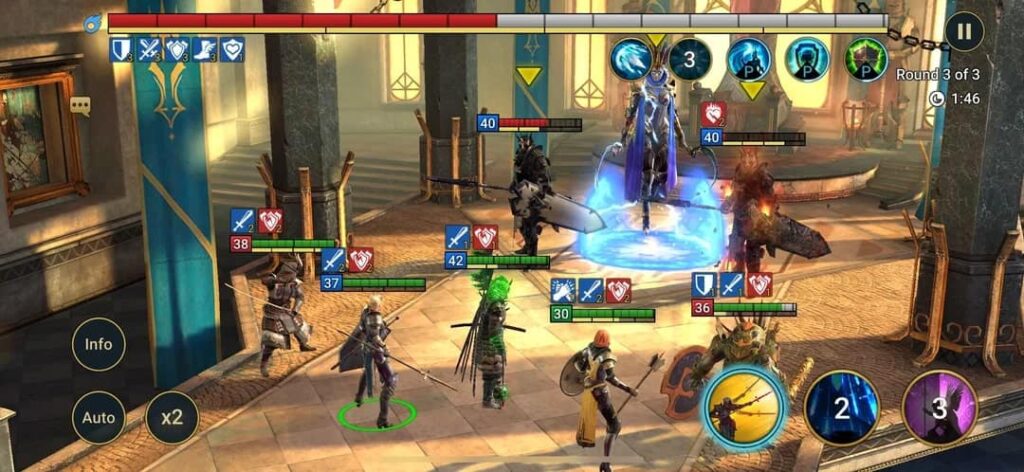
Task: Select the blue skill on 2-turn cooldown
Action: (842, 407)
